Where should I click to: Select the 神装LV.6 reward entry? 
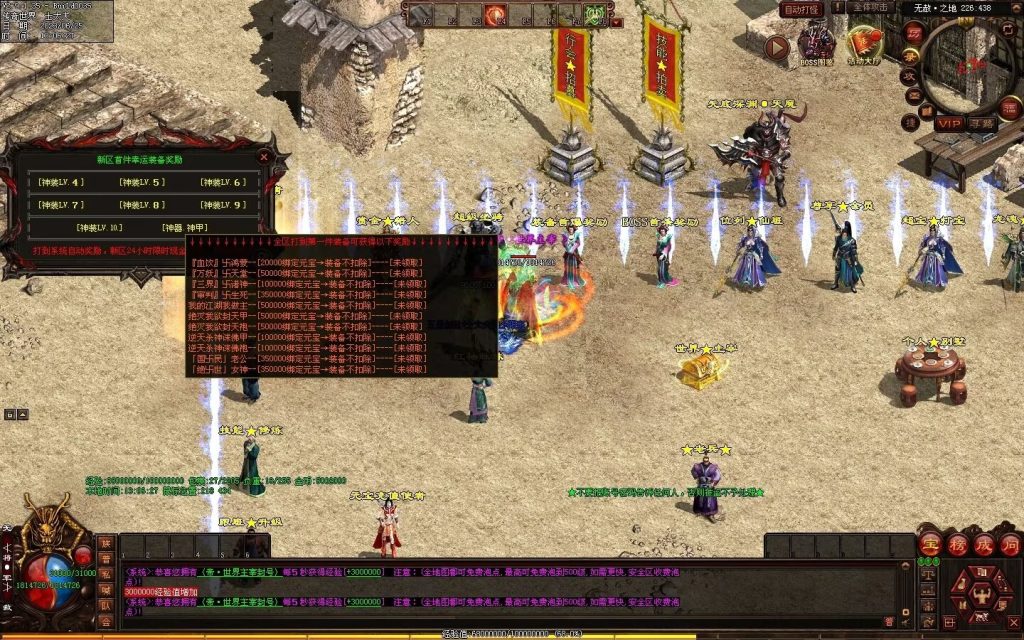(x=223, y=182)
